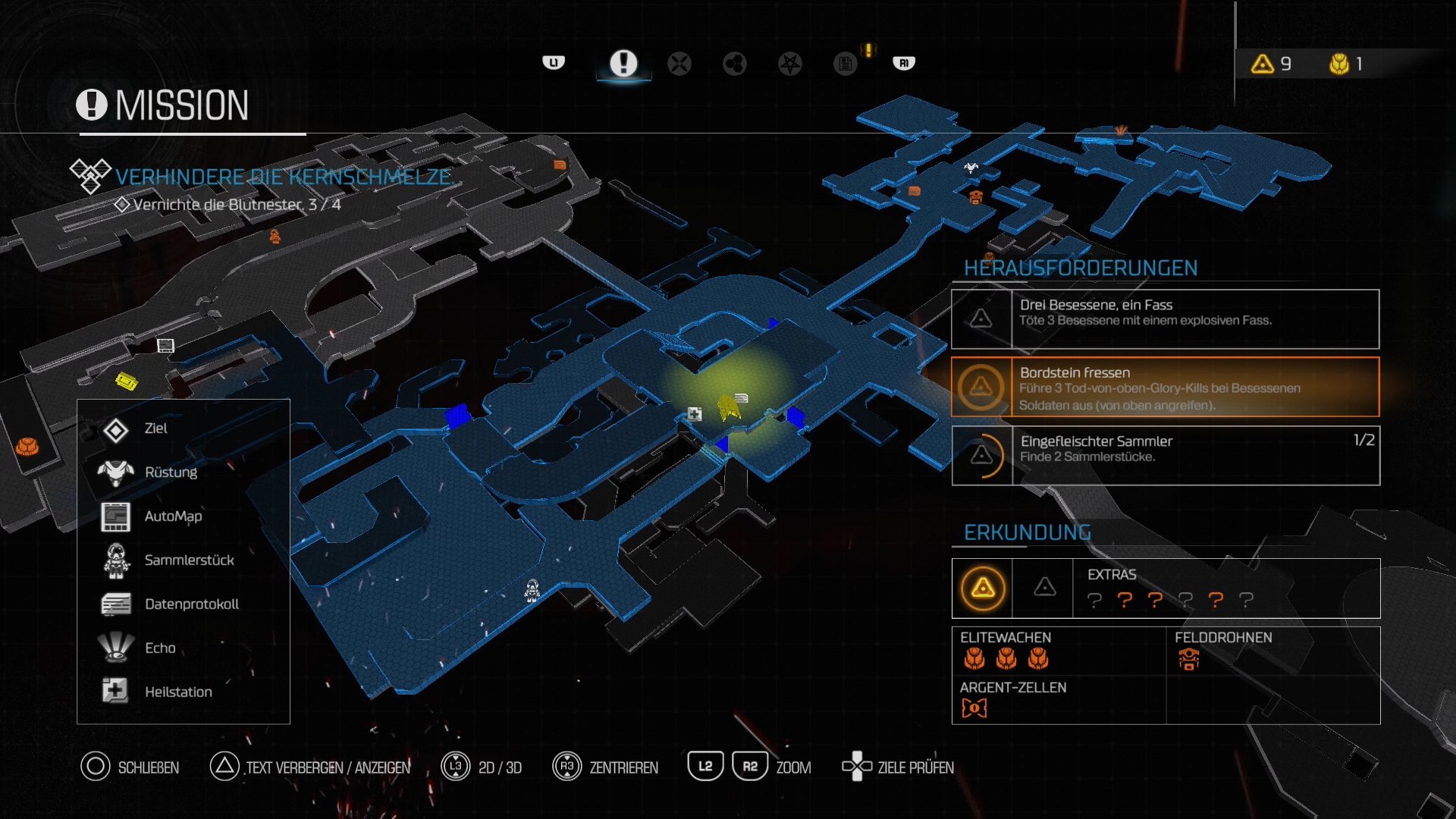Click the Extras exploration panel
The width and height of the screenshot is (1456, 819).
coord(1165,588)
